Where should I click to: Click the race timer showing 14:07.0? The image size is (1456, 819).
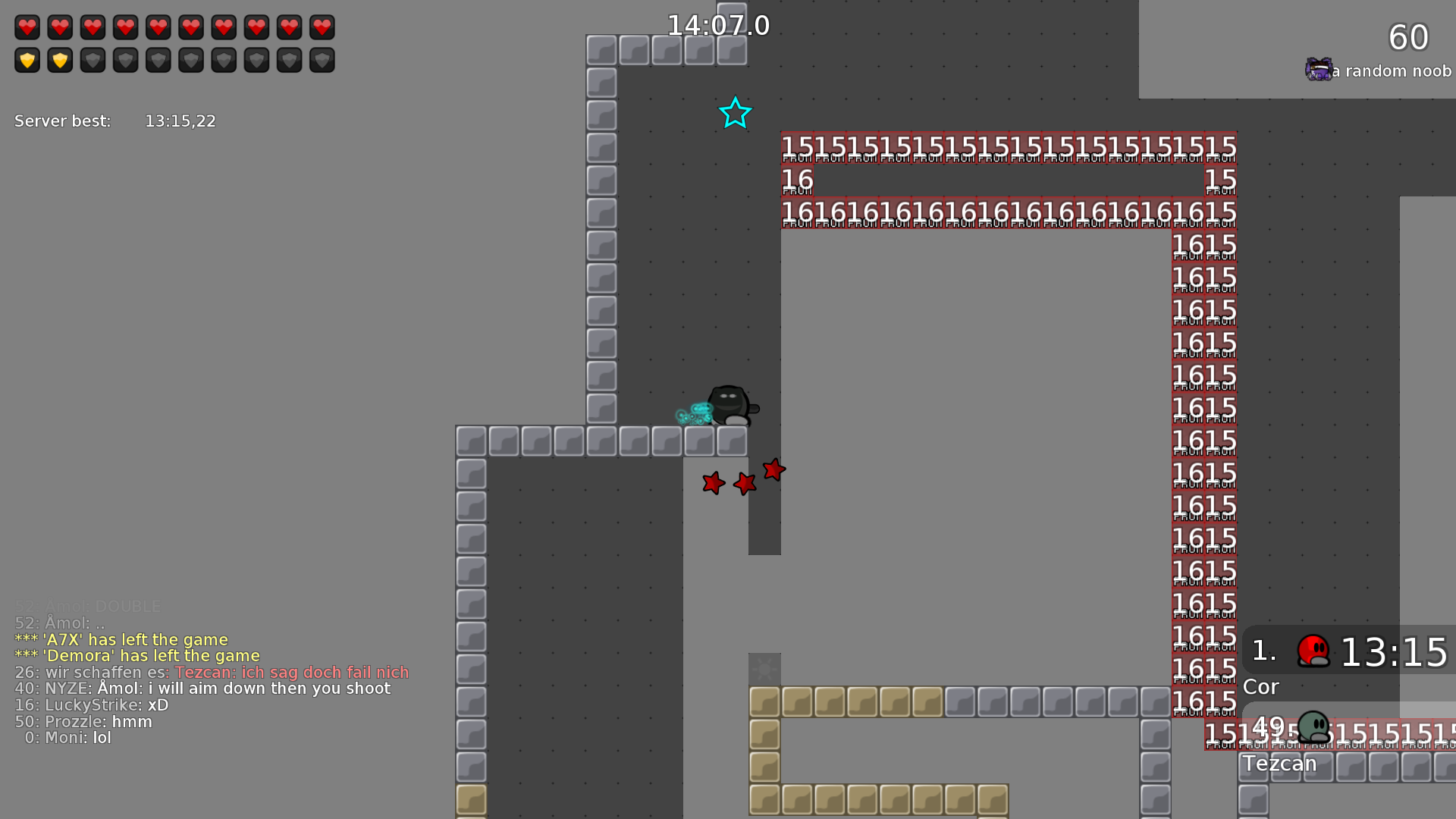717,25
